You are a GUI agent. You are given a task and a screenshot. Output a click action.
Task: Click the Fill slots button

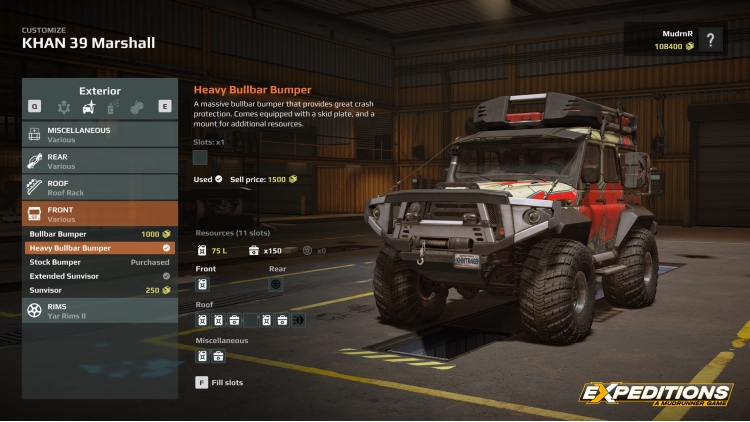(x=219, y=382)
